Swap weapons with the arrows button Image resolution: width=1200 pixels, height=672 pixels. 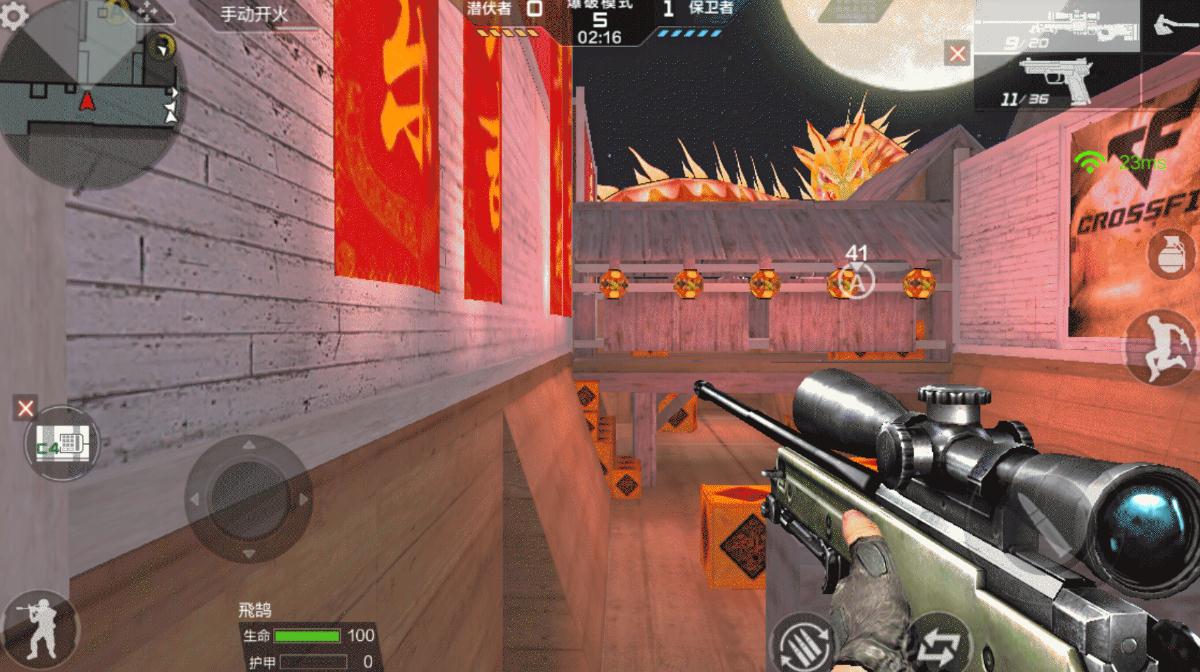point(938,645)
